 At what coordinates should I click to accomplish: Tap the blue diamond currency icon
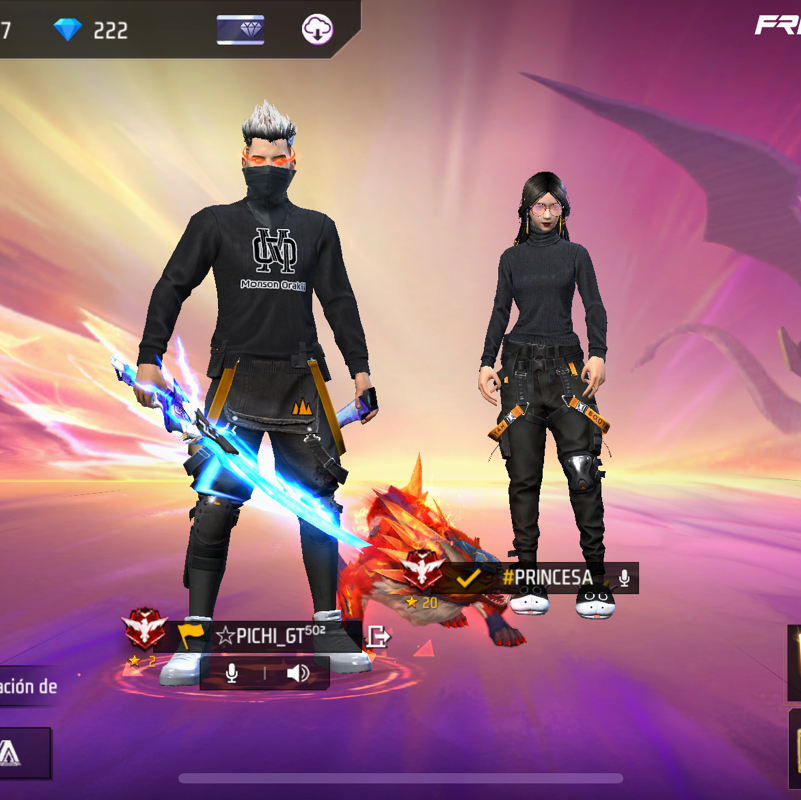coord(68,30)
